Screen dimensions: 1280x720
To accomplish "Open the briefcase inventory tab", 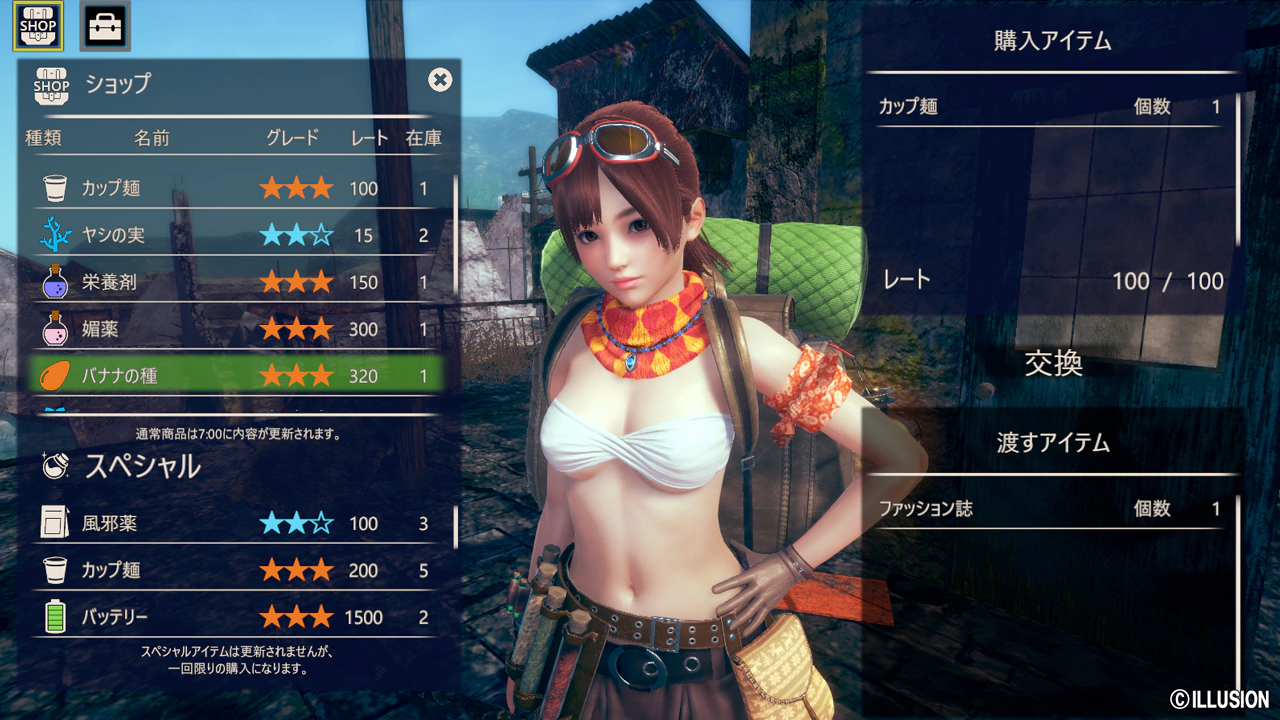I will (104, 26).
